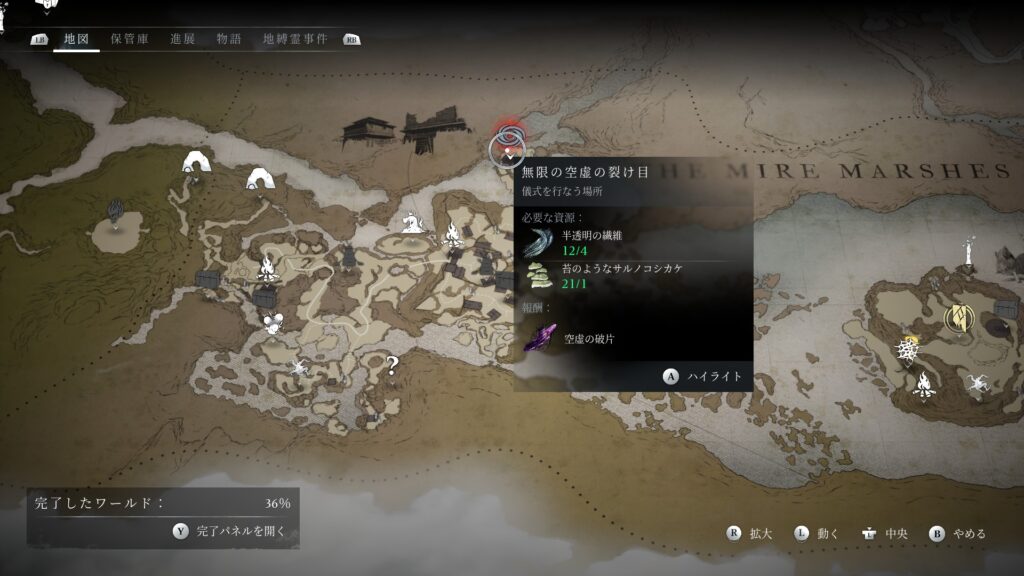
Task: Click the white horse statue map marker
Action: 410,221
